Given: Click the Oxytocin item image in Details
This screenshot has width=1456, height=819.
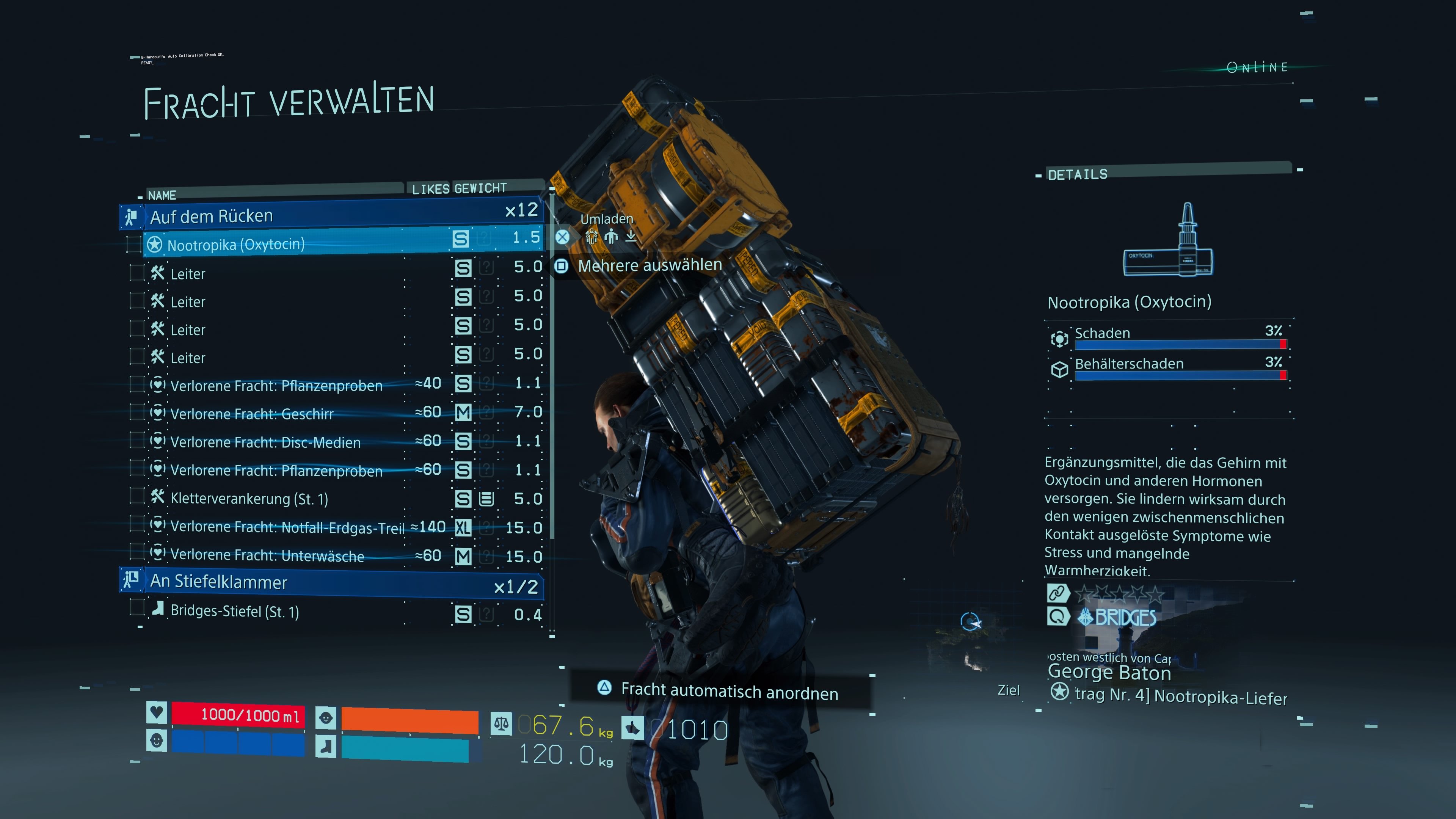Looking at the screenshot, I should tap(1168, 242).
